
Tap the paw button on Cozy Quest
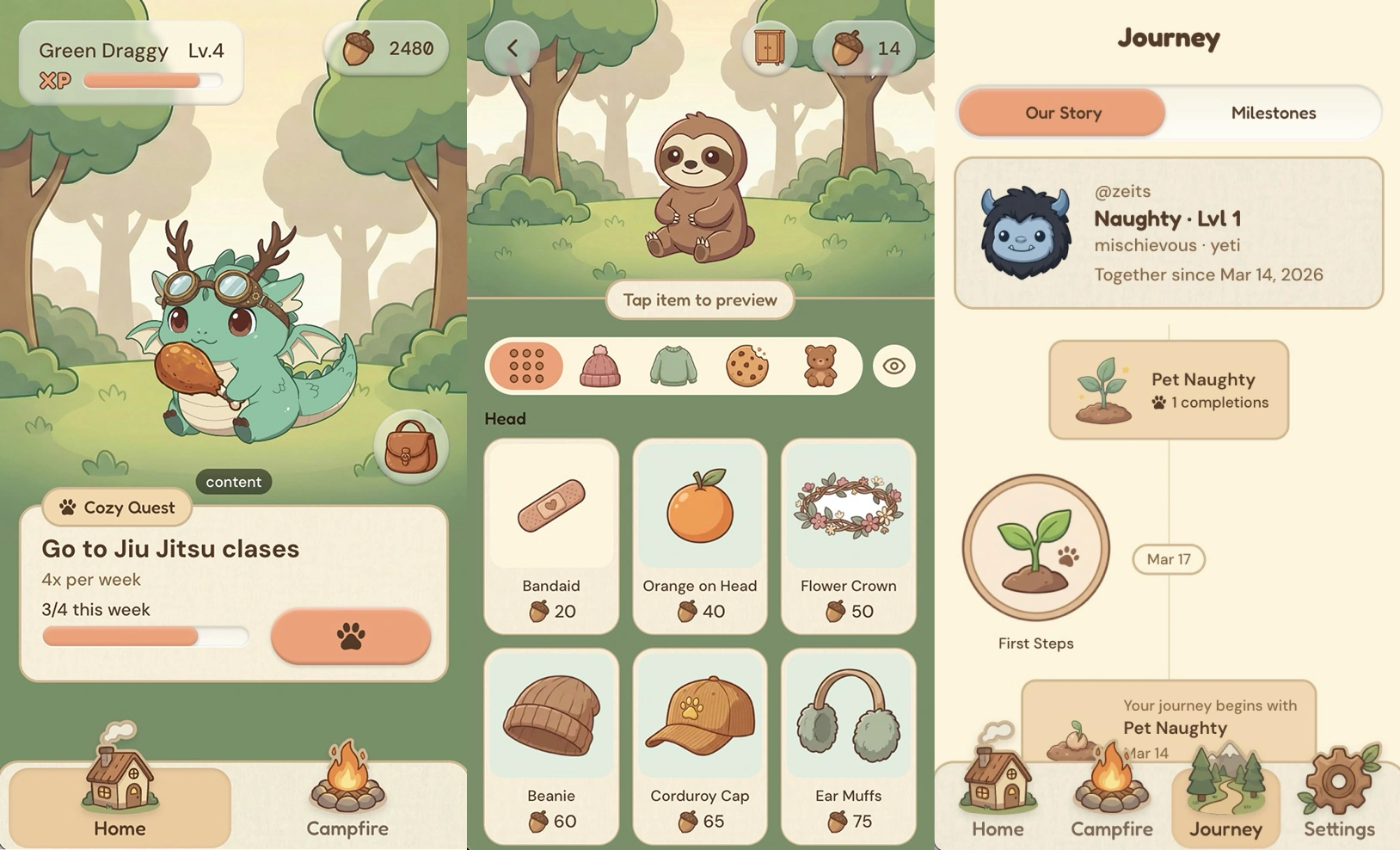coord(350,637)
